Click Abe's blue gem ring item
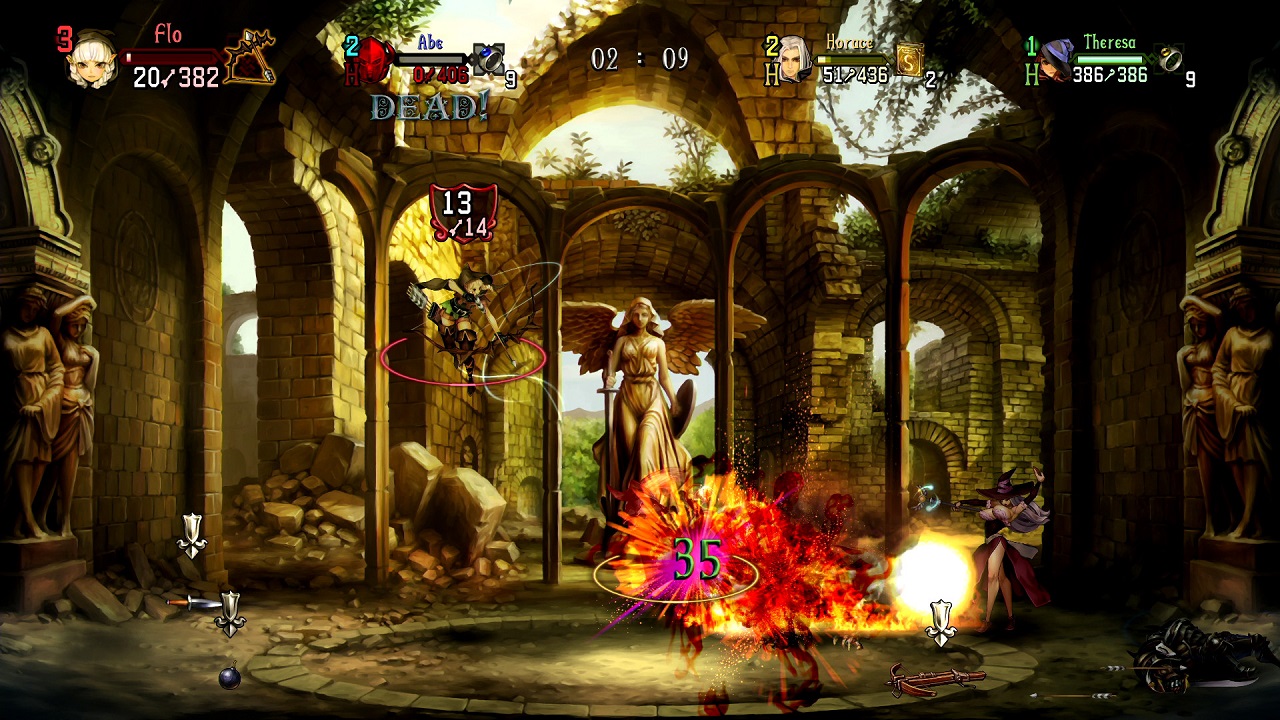1280x720 pixels. [x=489, y=60]
